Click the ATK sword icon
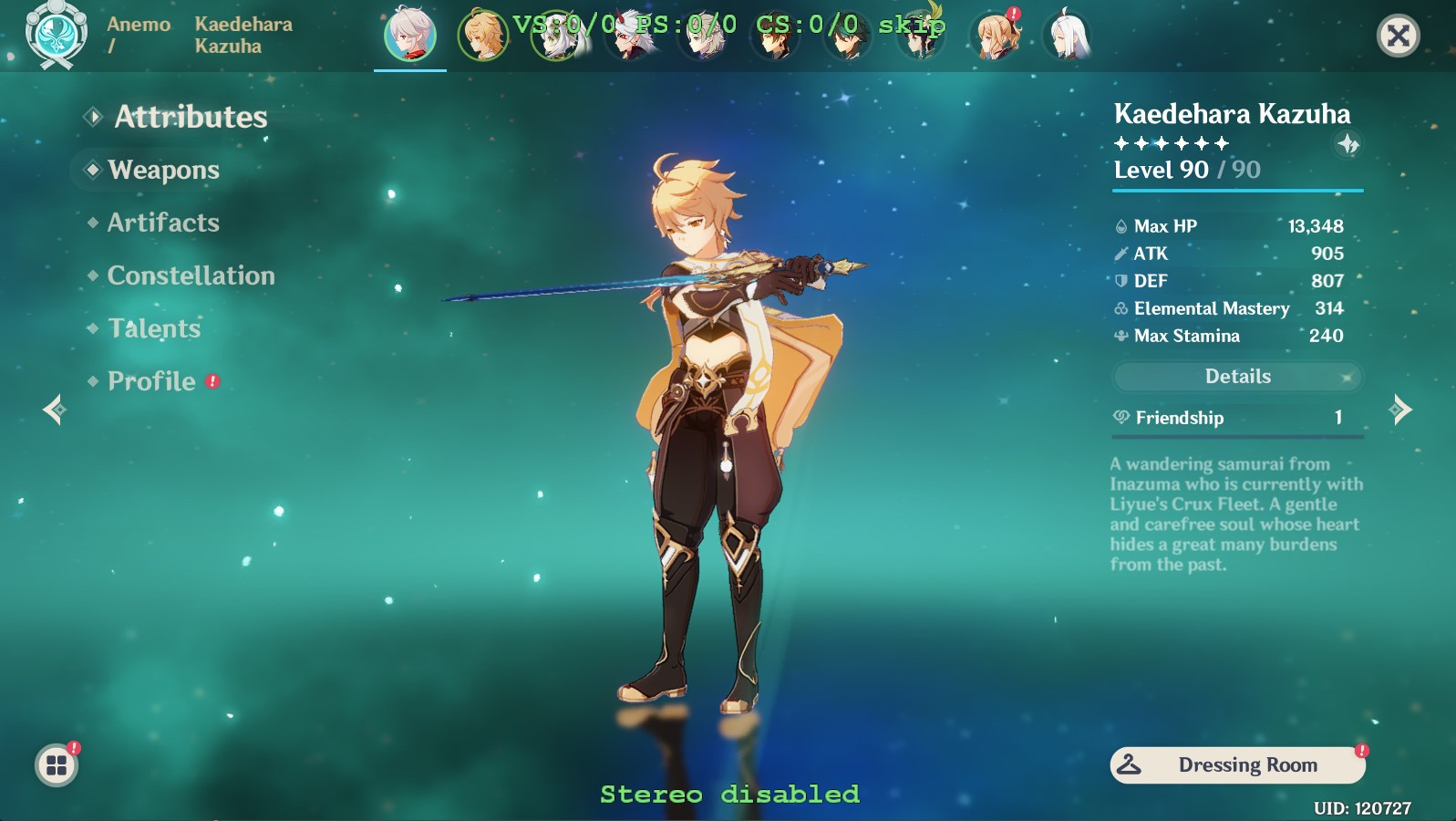 [x=1120, y=254]
